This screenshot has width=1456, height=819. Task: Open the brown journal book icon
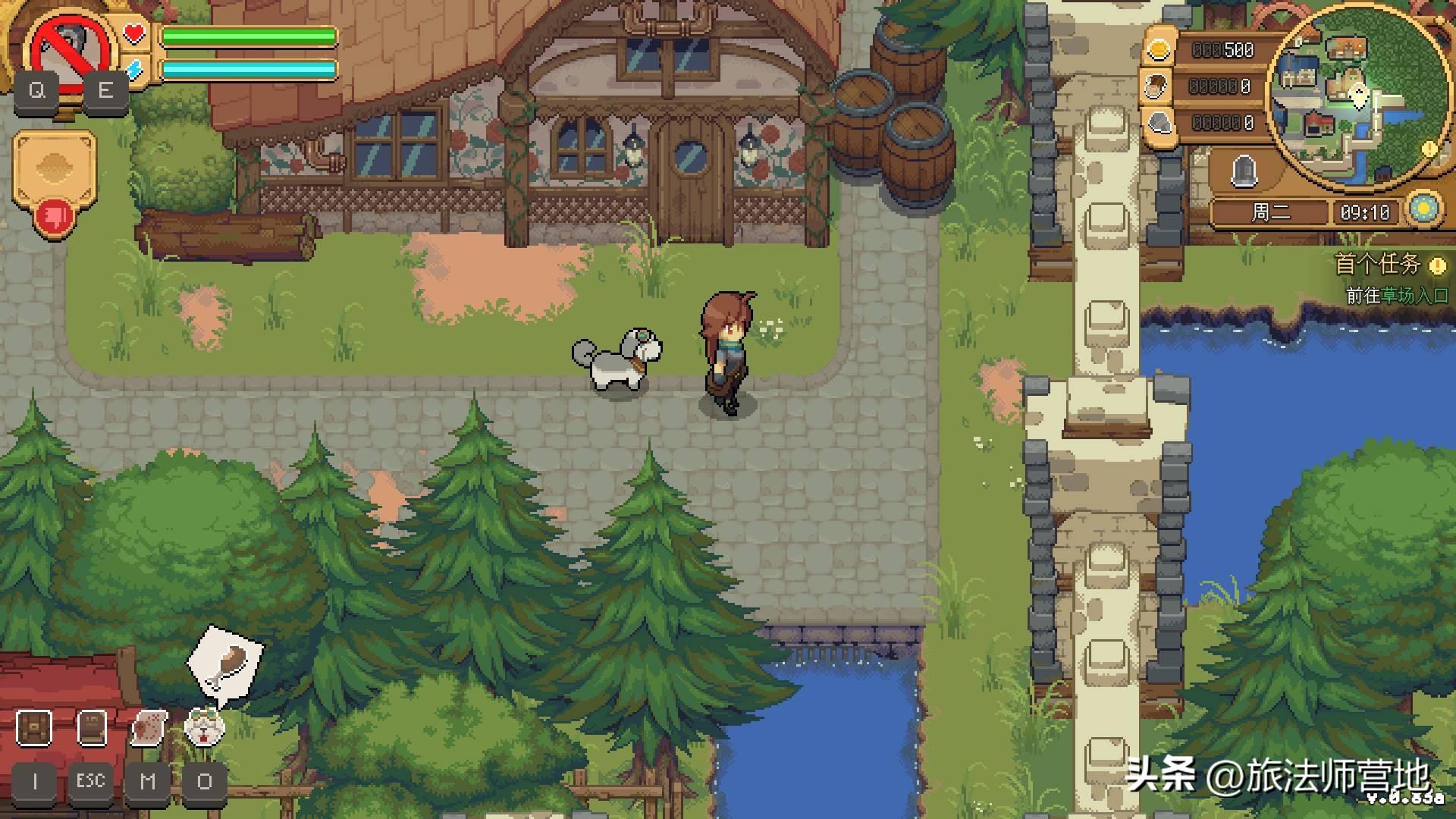(92, 727)
